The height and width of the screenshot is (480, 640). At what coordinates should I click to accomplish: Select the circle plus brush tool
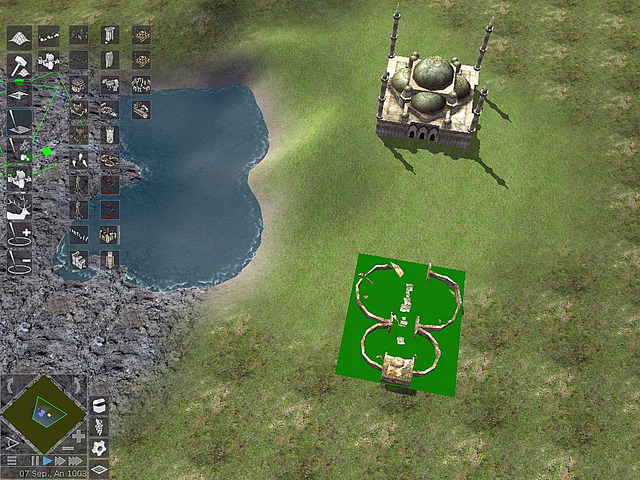[19, 237]
